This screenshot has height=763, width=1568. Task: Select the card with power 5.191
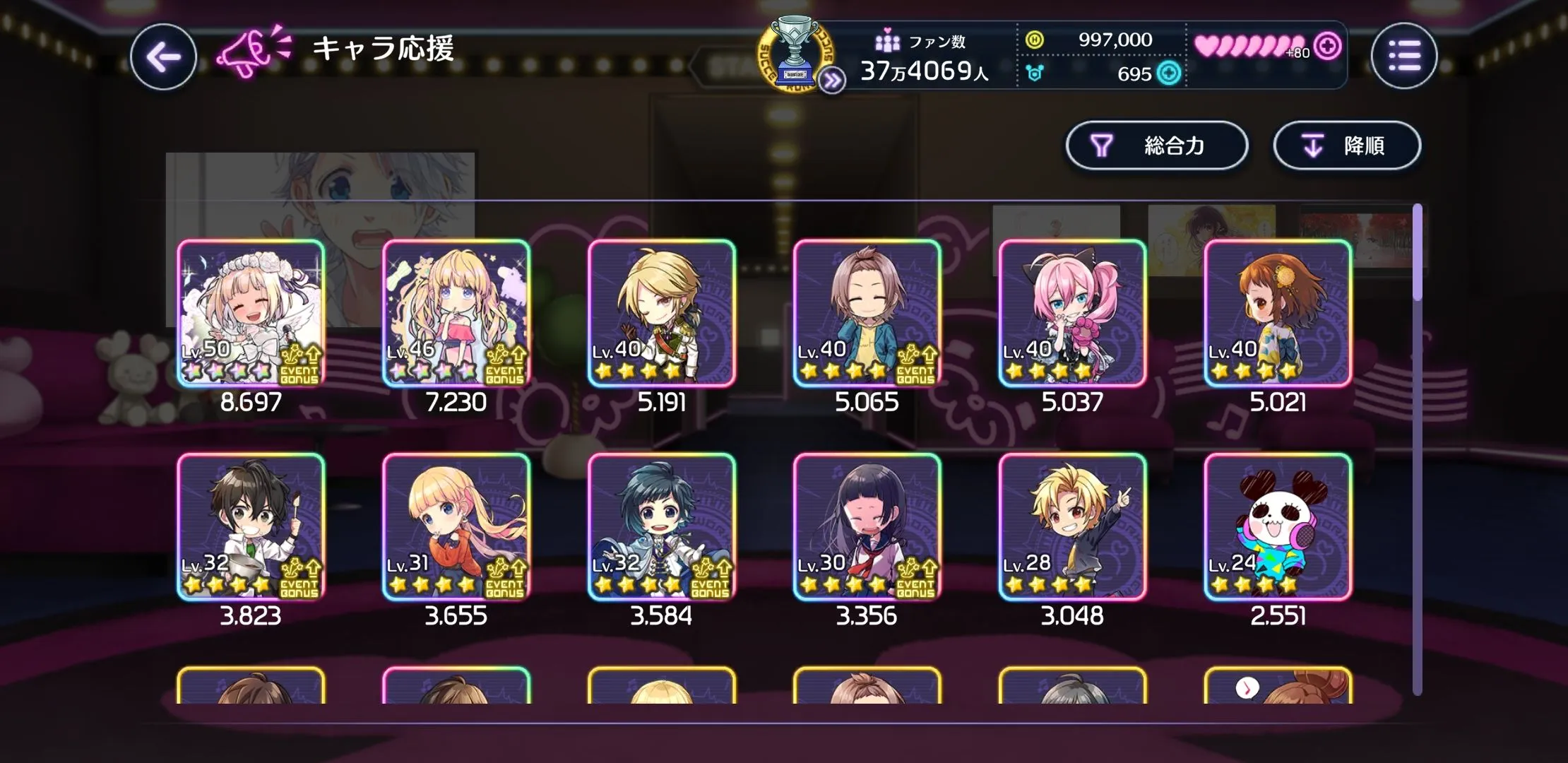tap(662, 313)
